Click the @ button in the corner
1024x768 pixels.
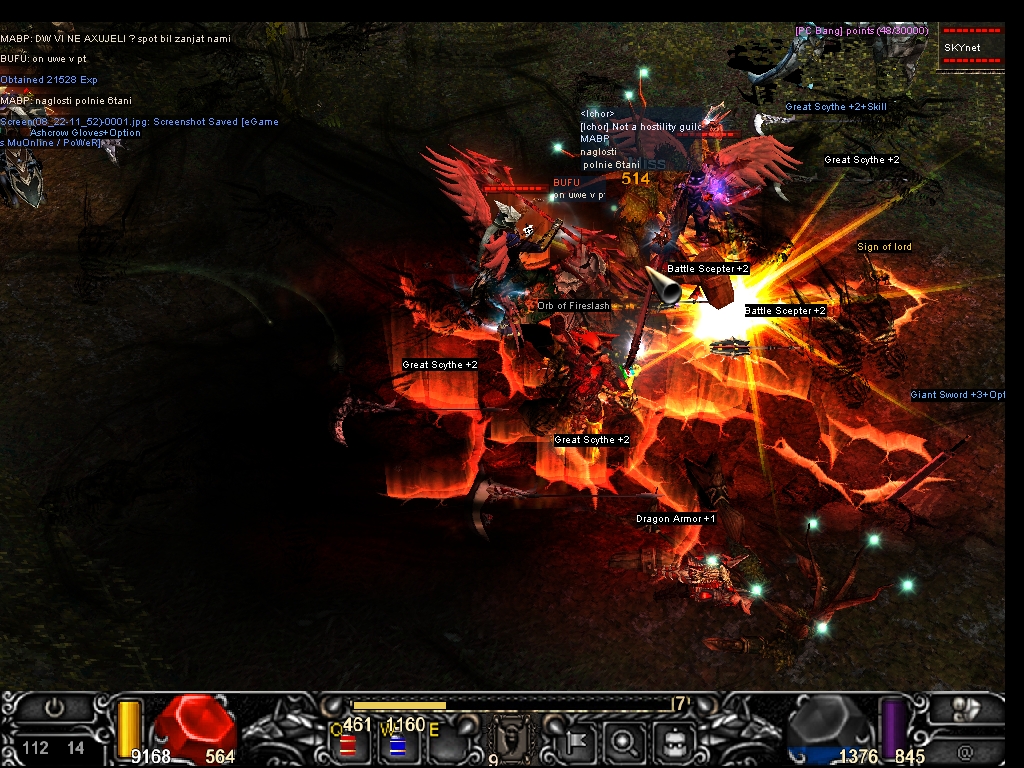click(x=966, y=750)
